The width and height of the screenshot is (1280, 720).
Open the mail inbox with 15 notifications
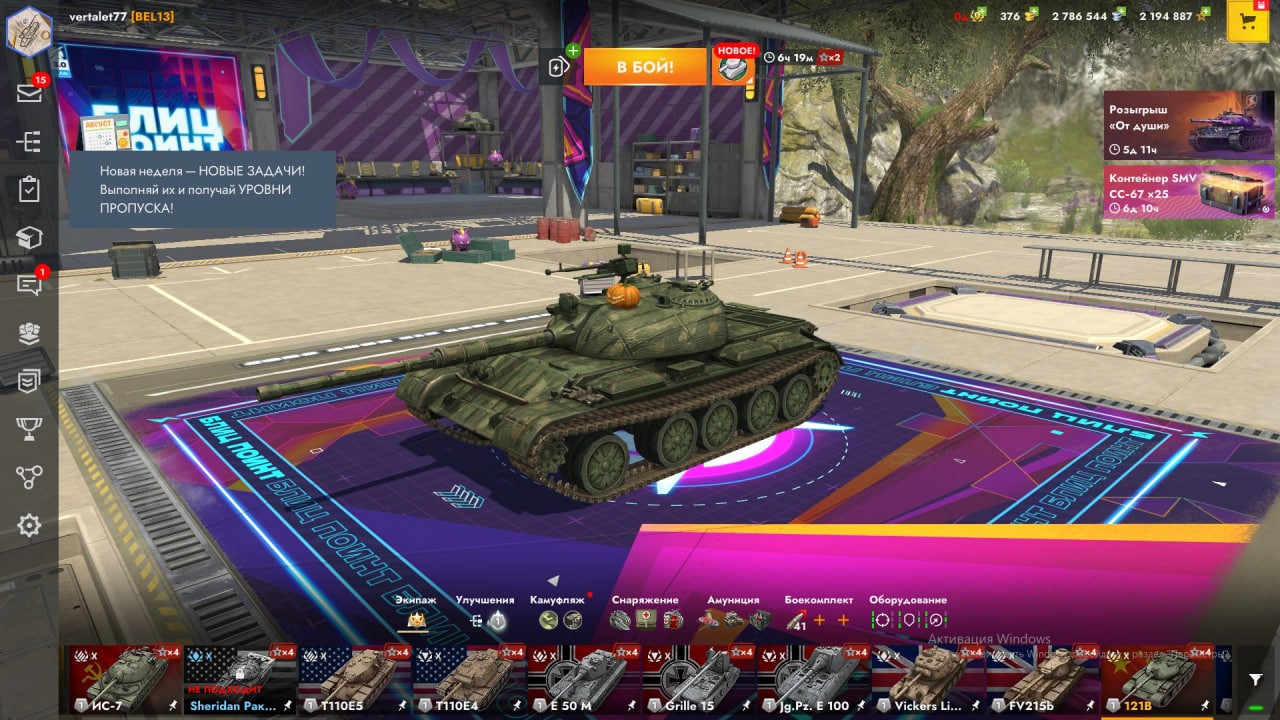(x=29, y=93)
